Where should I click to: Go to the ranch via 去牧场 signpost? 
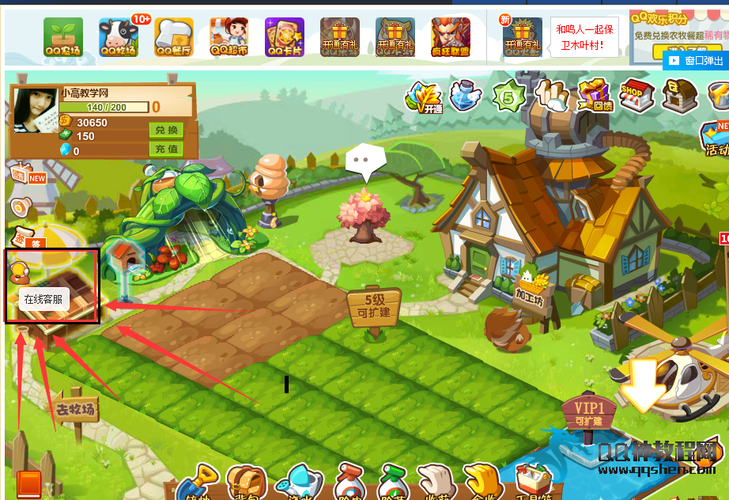[77, 408]
